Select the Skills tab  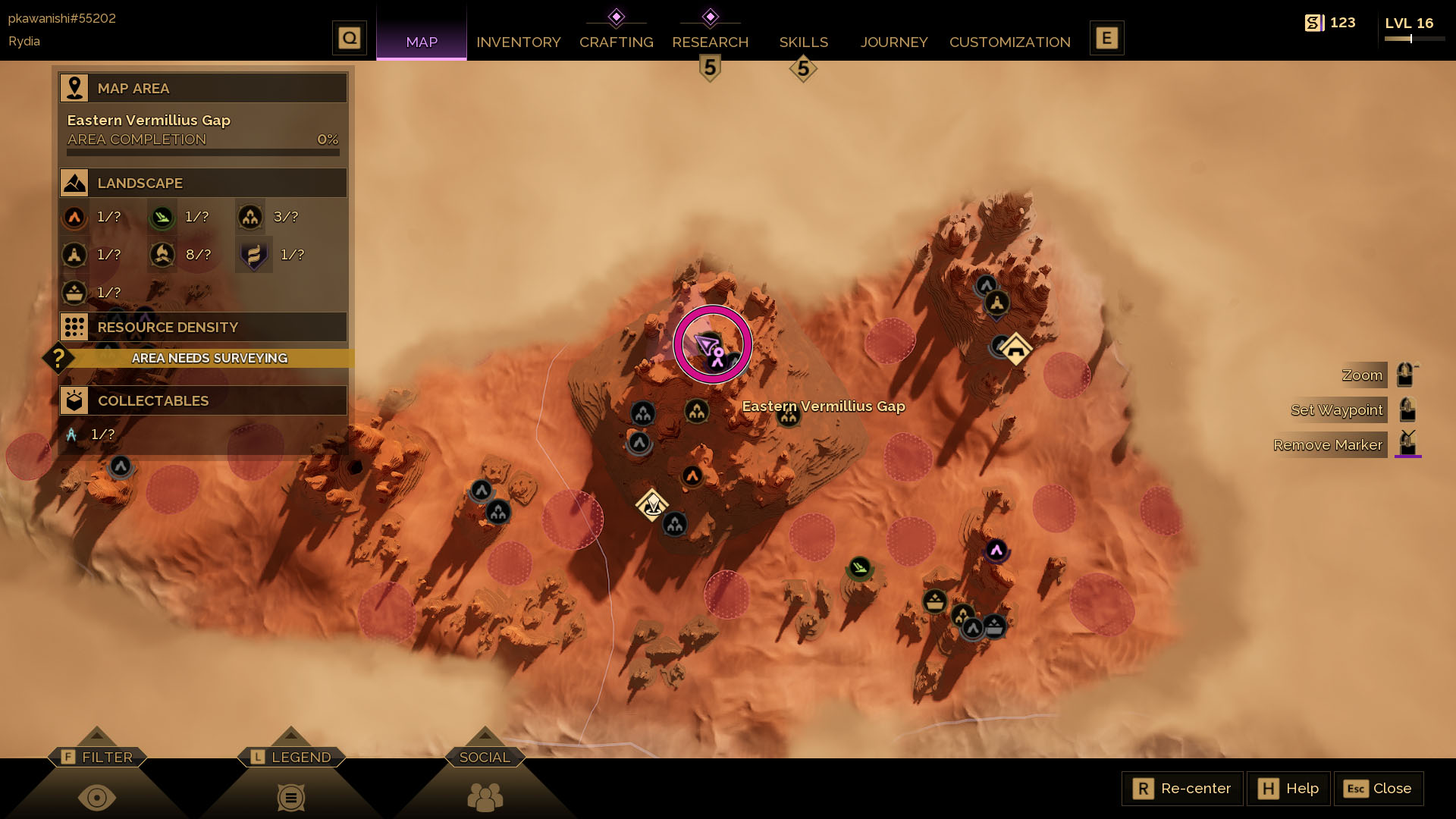coord(803,42)
